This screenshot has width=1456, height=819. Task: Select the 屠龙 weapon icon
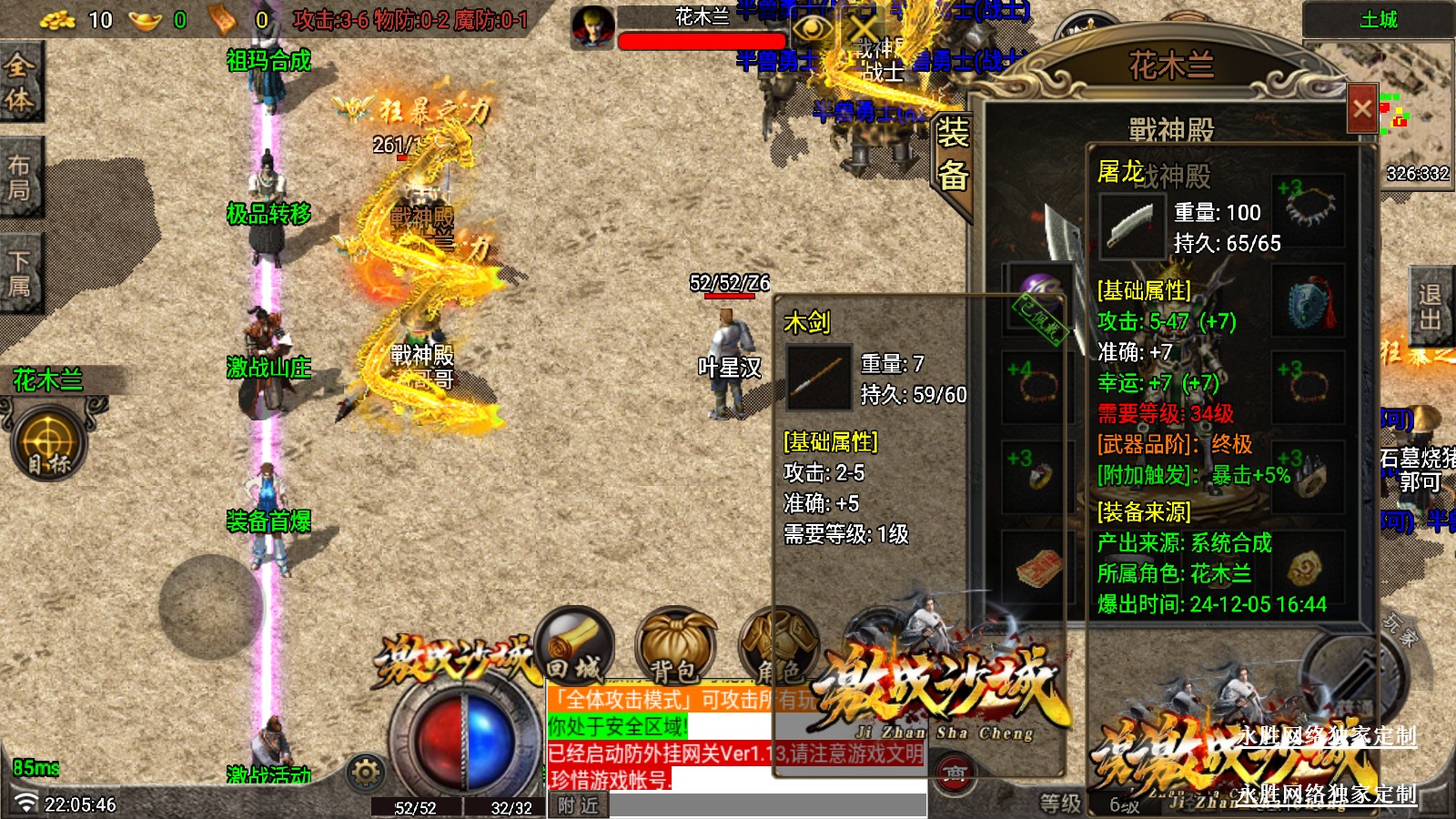[1131, 227]
